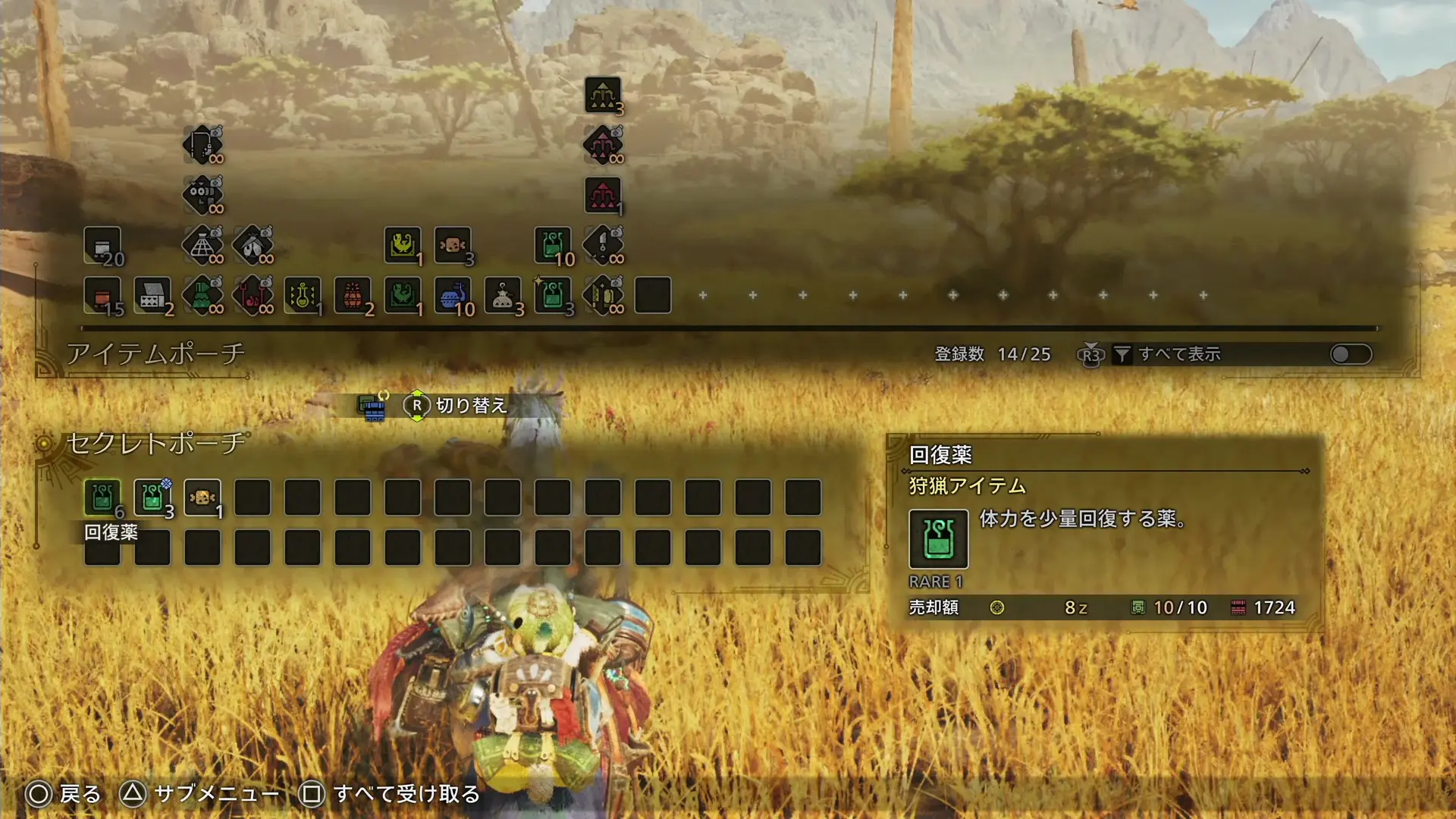Select the green potion stack of 10
Viewport: 1456px width, 819px height.
[x=553, y=245]
